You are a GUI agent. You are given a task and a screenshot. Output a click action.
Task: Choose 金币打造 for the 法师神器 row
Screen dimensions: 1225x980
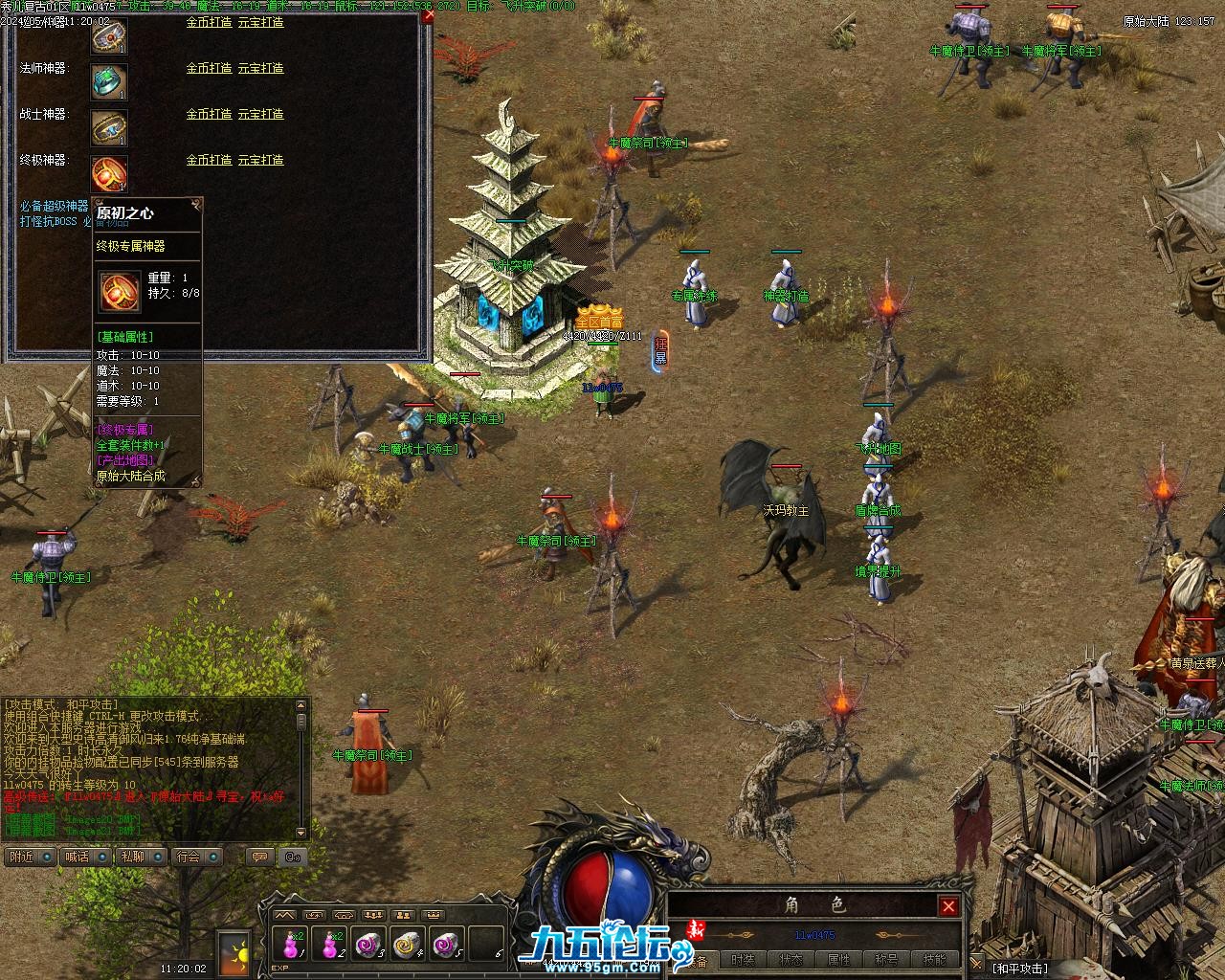(x=209, y=68)
